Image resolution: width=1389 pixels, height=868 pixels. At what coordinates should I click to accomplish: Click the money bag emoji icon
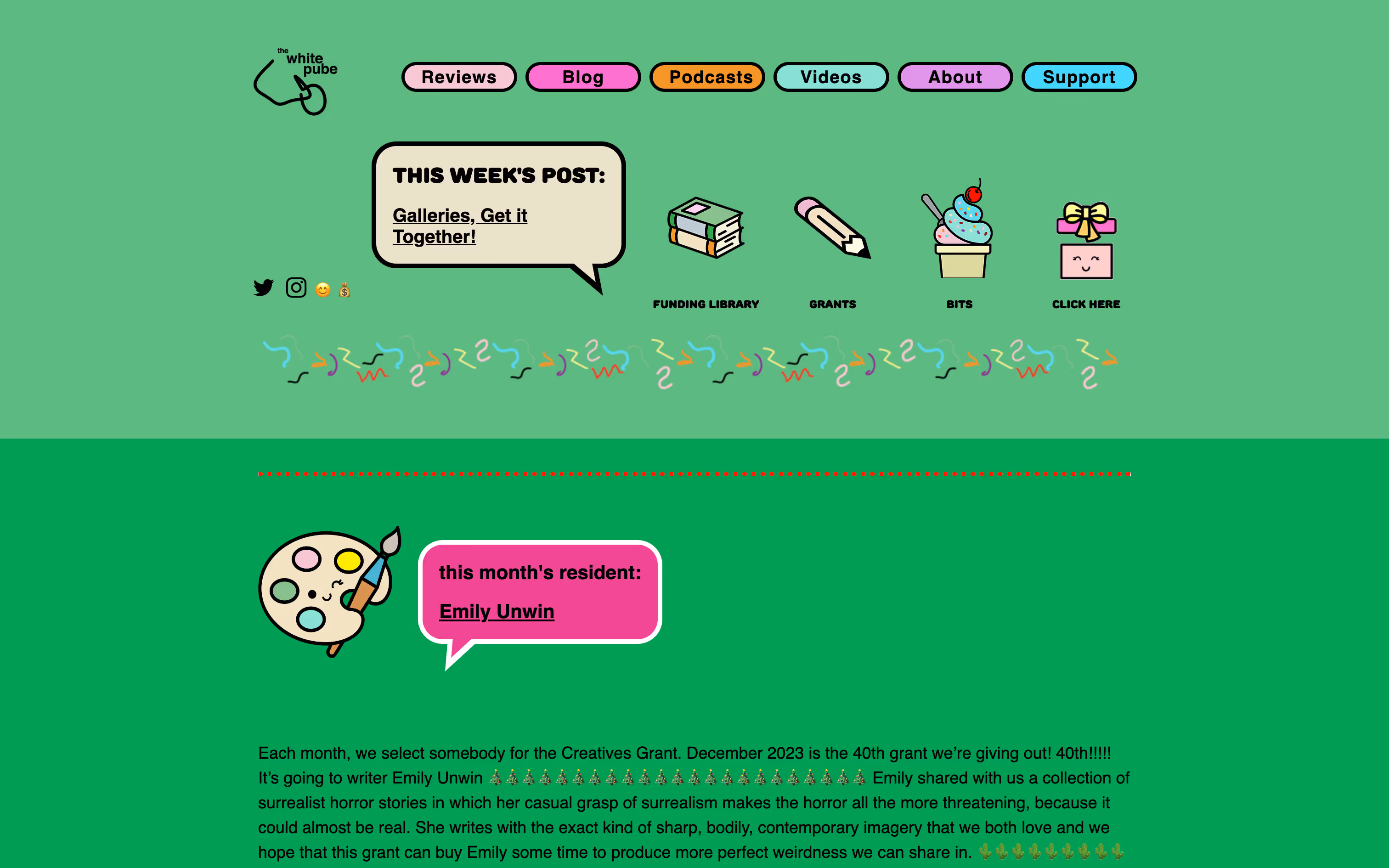(345, 289)
